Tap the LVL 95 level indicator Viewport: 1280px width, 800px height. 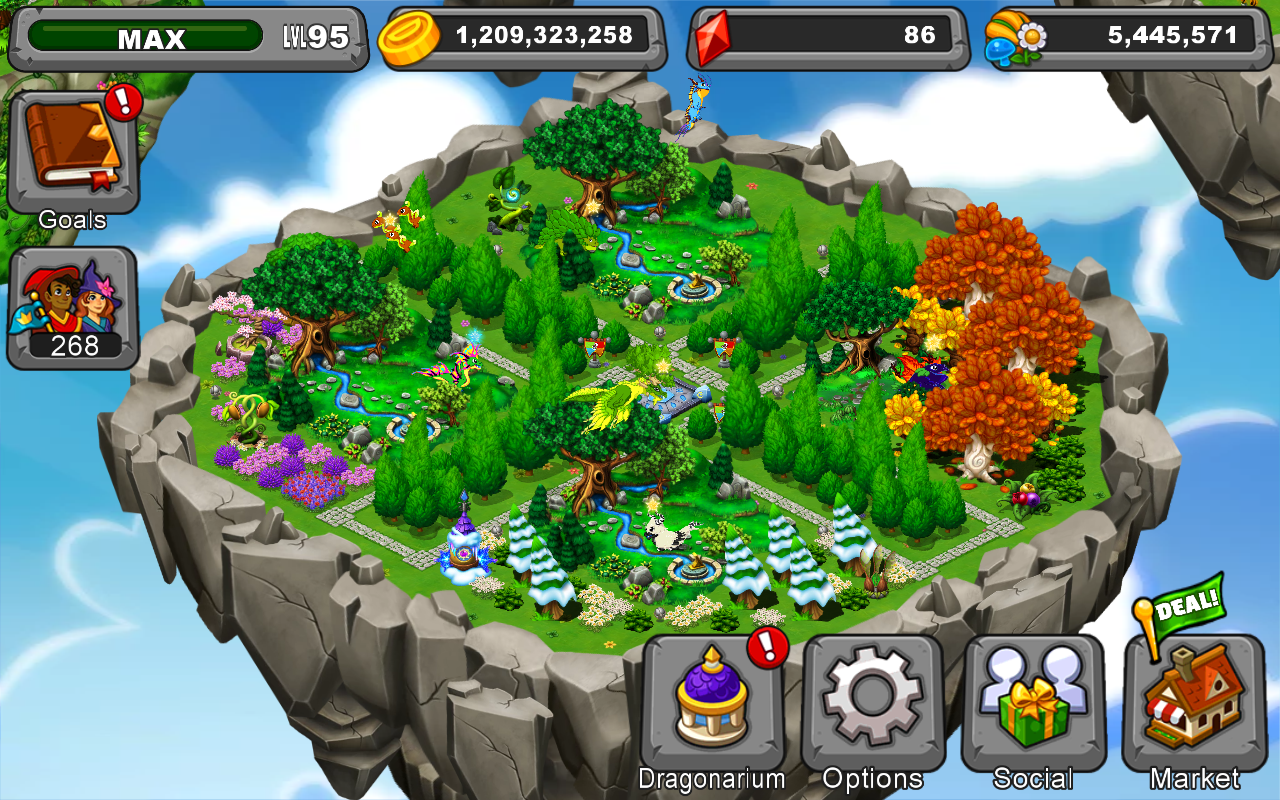pos(316,35)
